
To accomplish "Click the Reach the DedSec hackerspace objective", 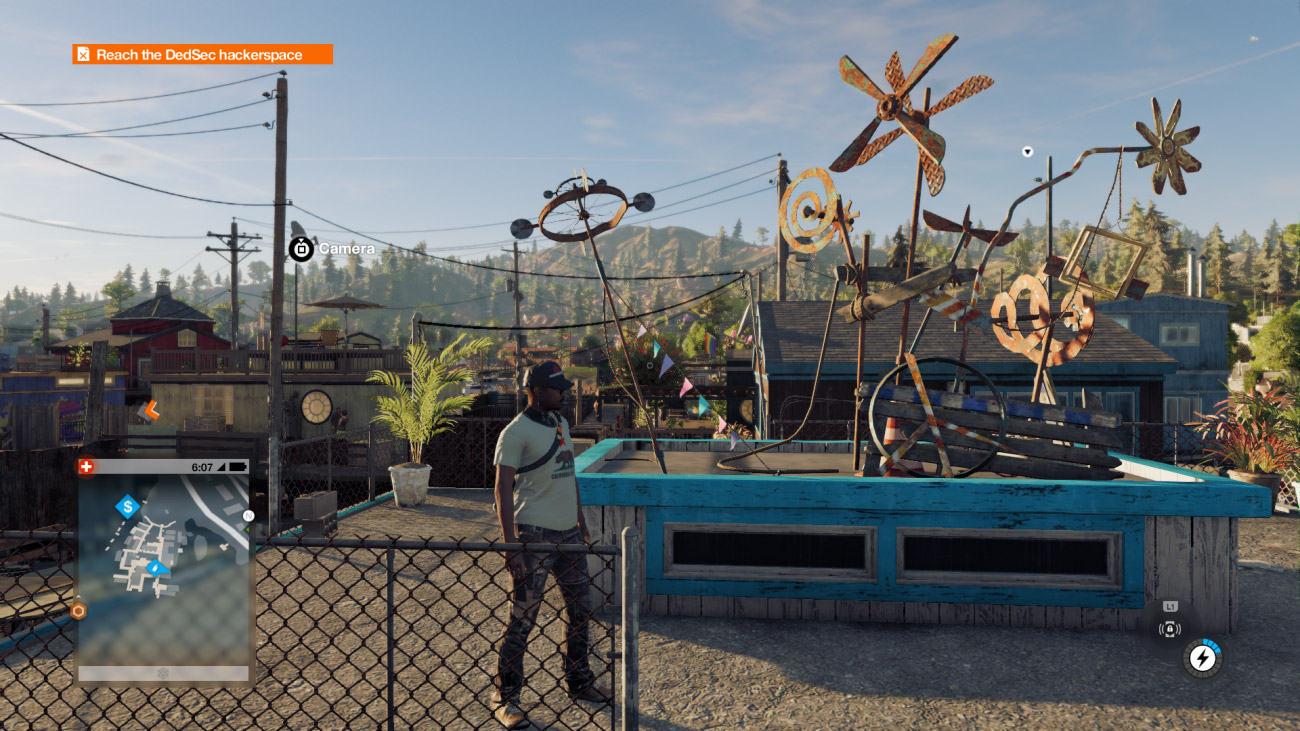I will tap(202, 54).
